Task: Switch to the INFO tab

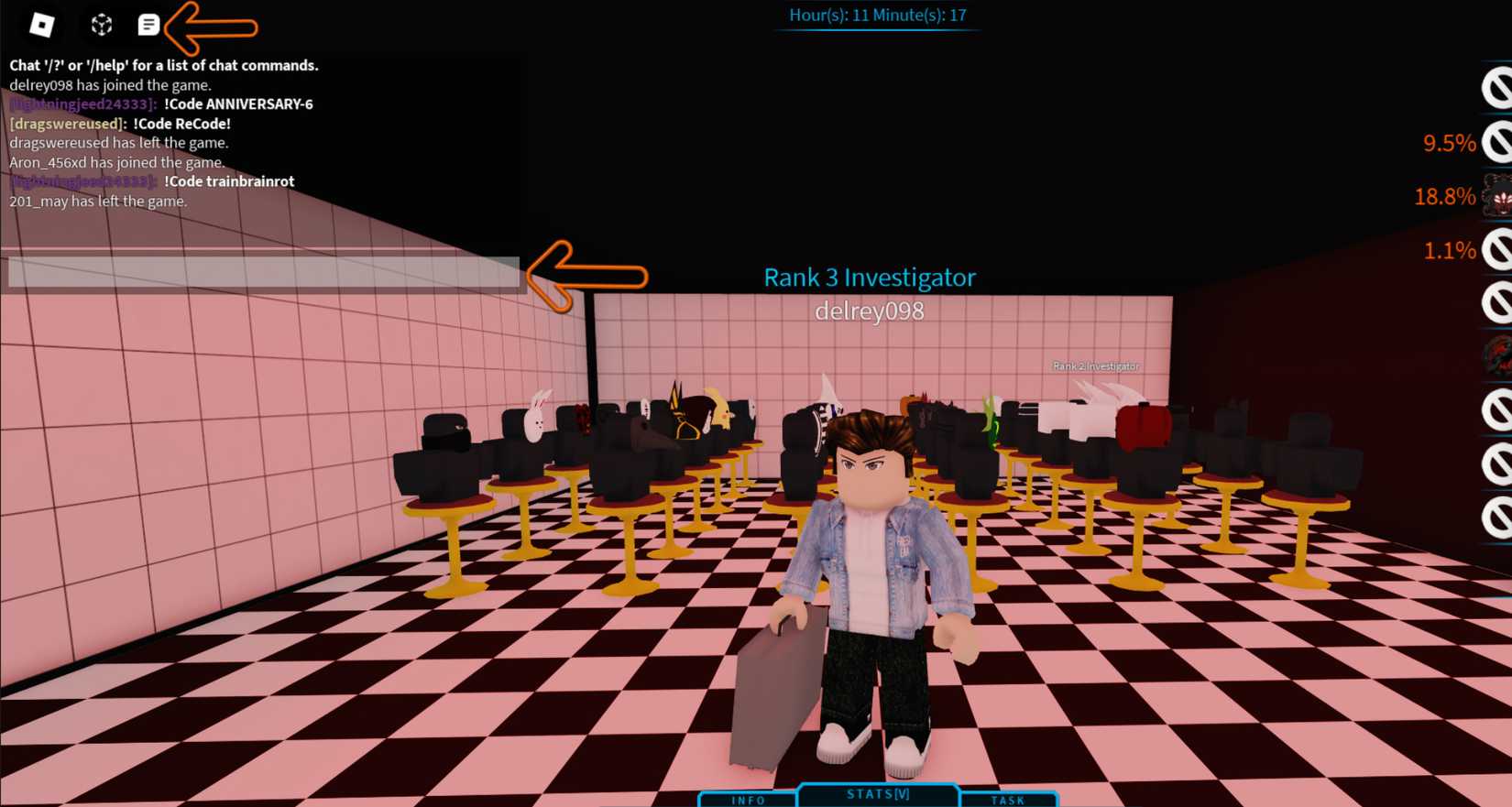Action: coord(747,799)
